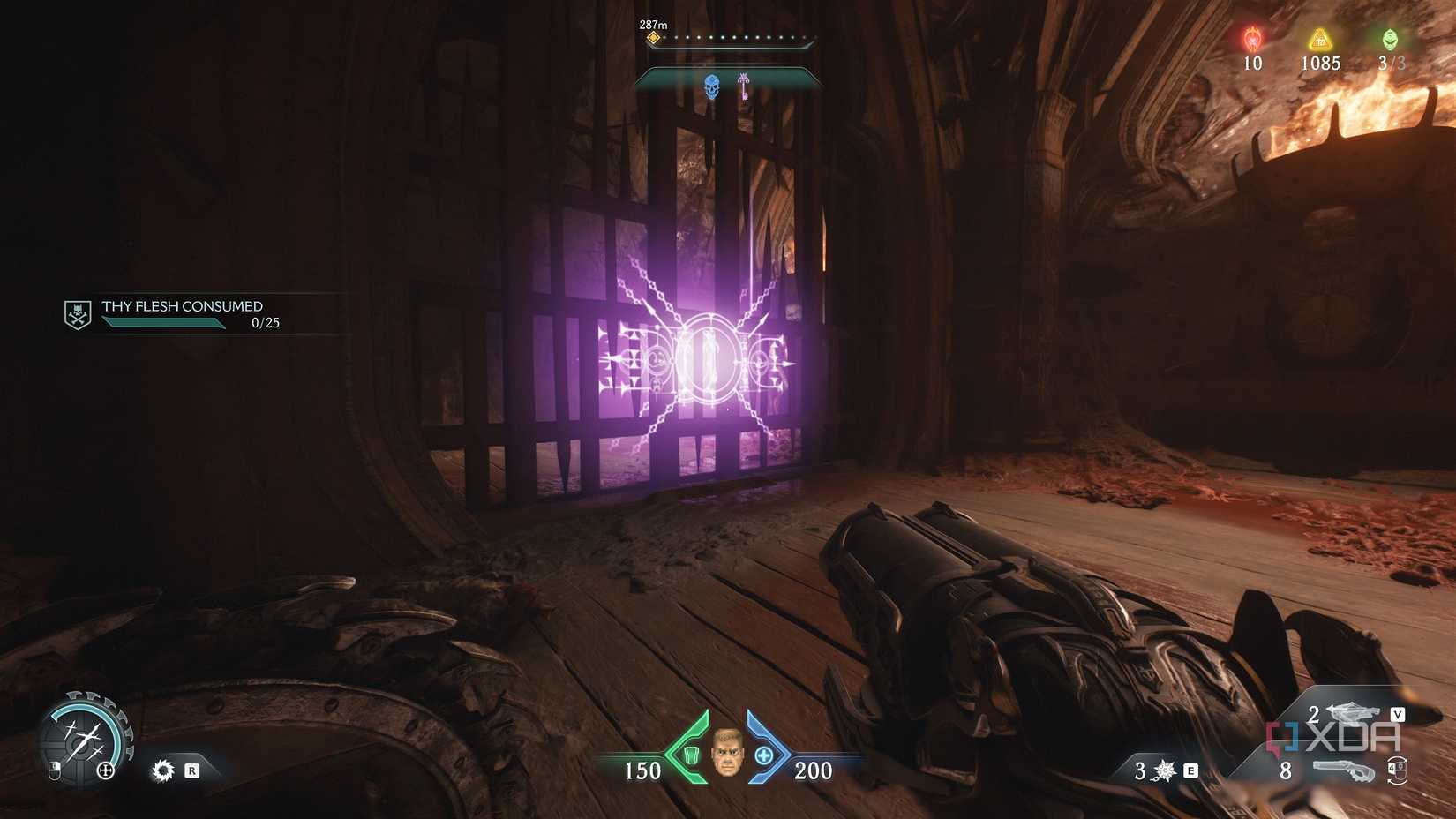This screenshot has width=1456, height=819.
Task: Click the Doom Slayer face portrait
Action: point(727,754)
